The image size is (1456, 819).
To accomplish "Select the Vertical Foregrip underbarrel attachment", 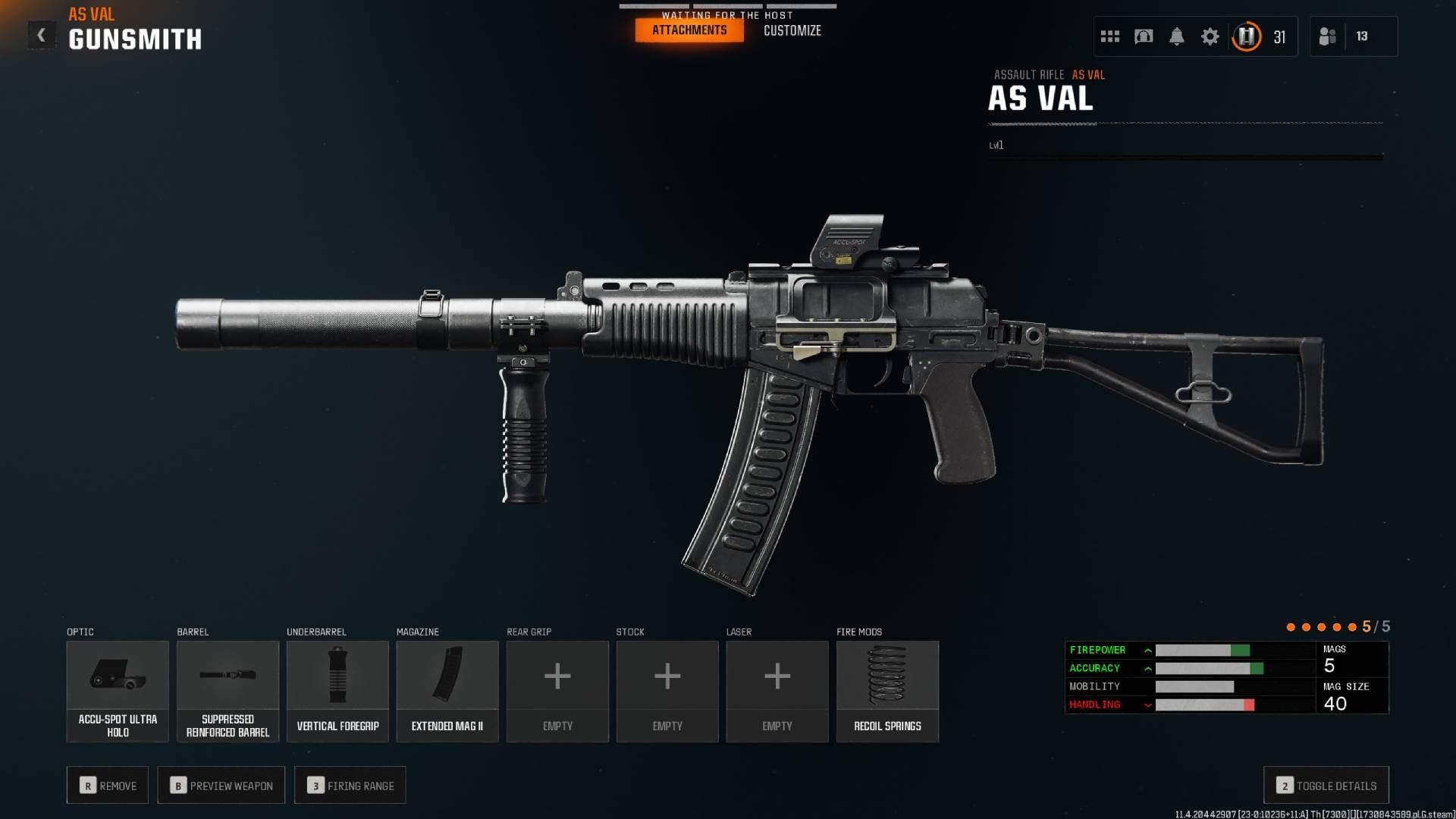I will point(337,690).
